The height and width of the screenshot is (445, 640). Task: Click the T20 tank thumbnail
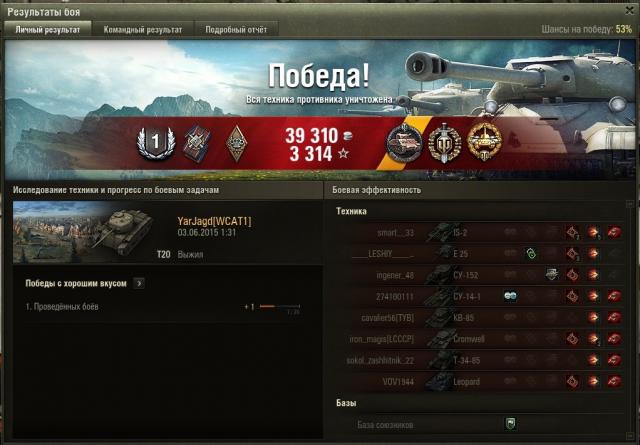83,233
